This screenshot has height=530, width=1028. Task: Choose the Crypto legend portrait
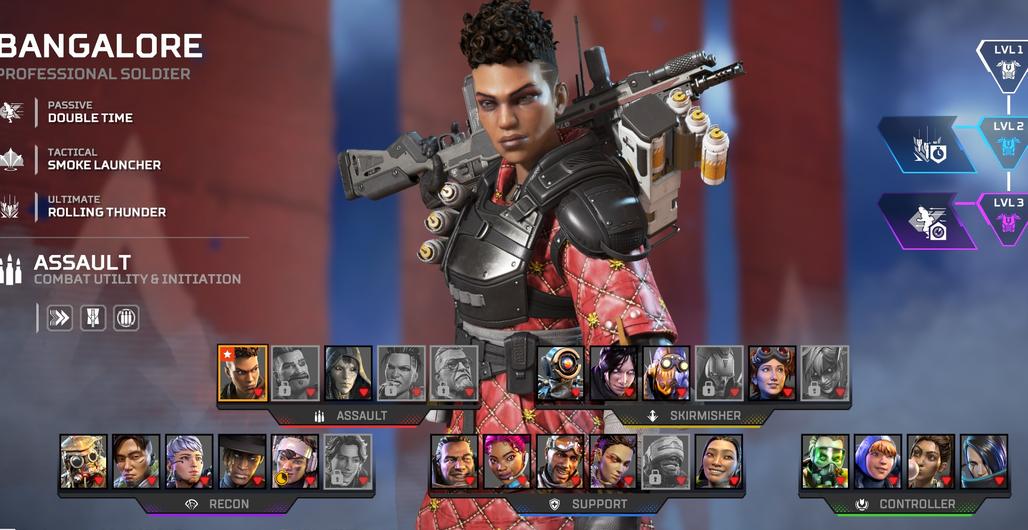click(x=137, y=461)
